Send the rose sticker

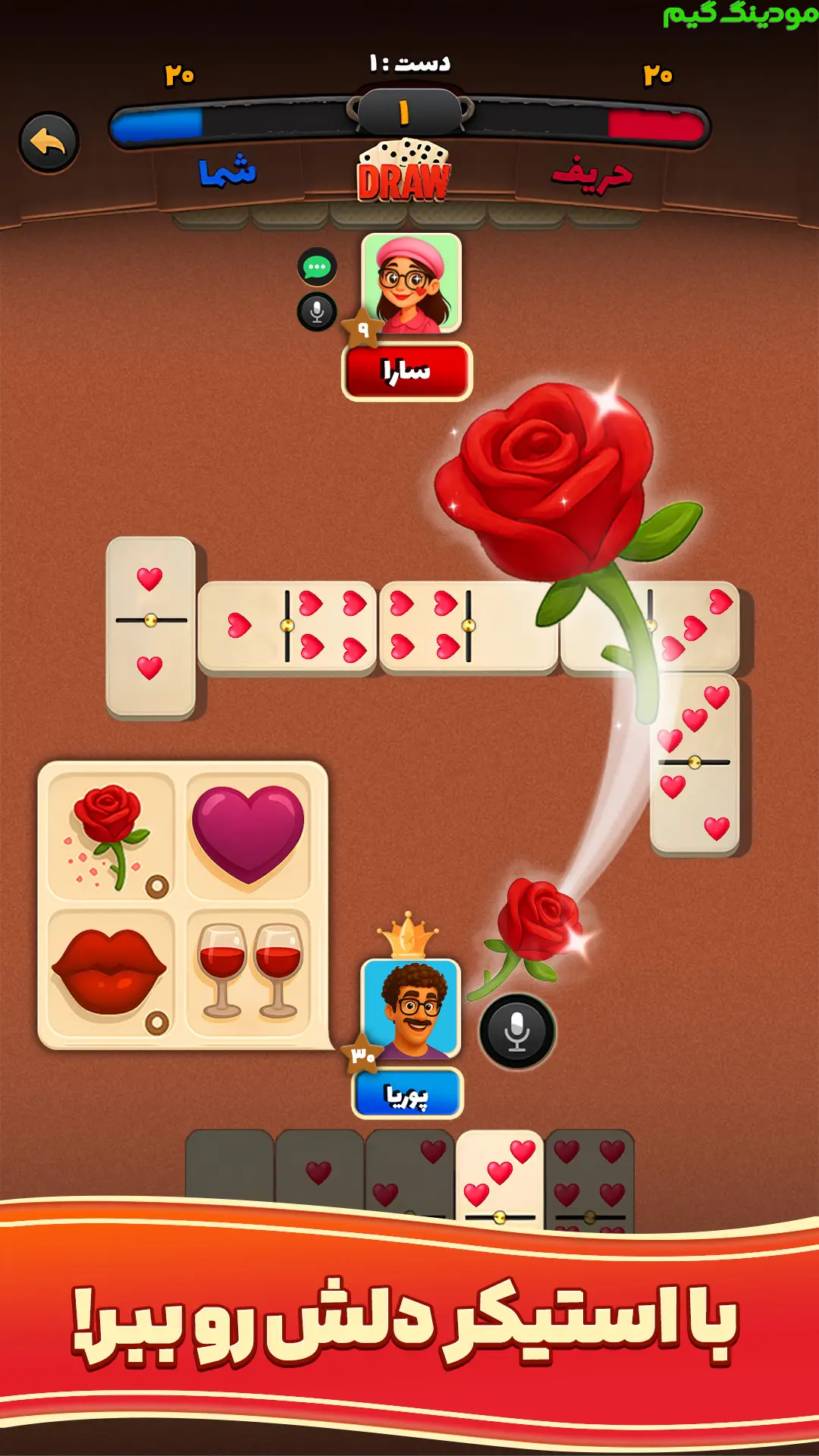[x=111, y=836]
